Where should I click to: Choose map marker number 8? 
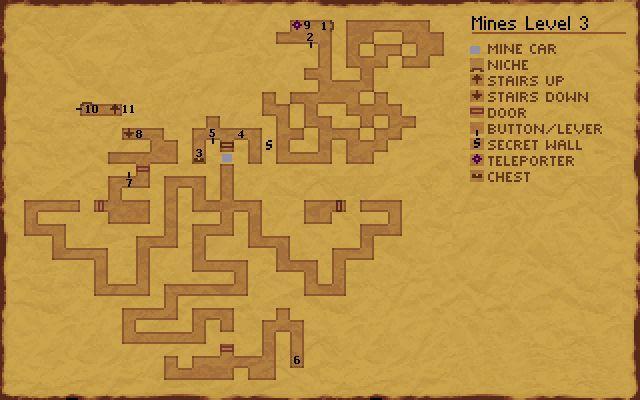pos(138,134)
